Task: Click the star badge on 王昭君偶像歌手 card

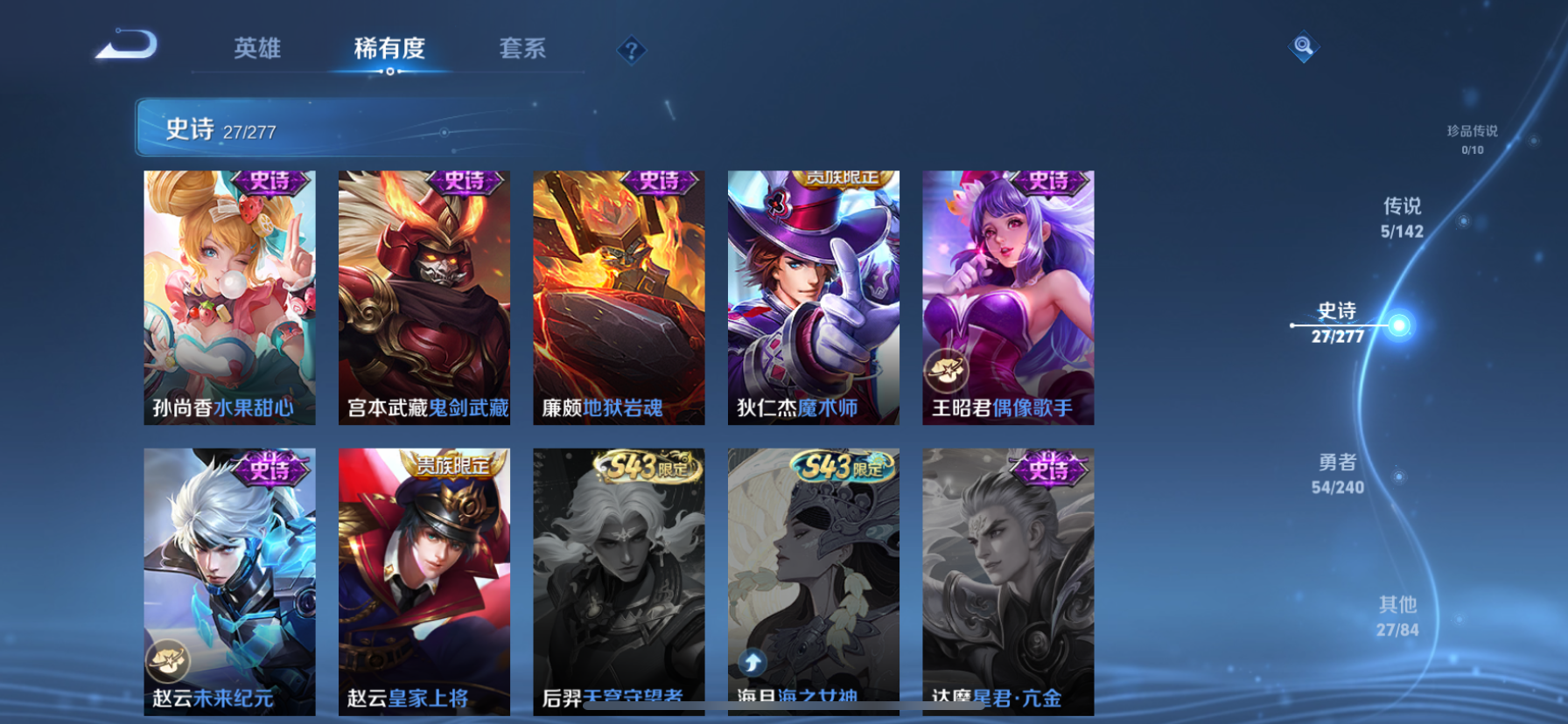Action: click(x=947, y=370)
